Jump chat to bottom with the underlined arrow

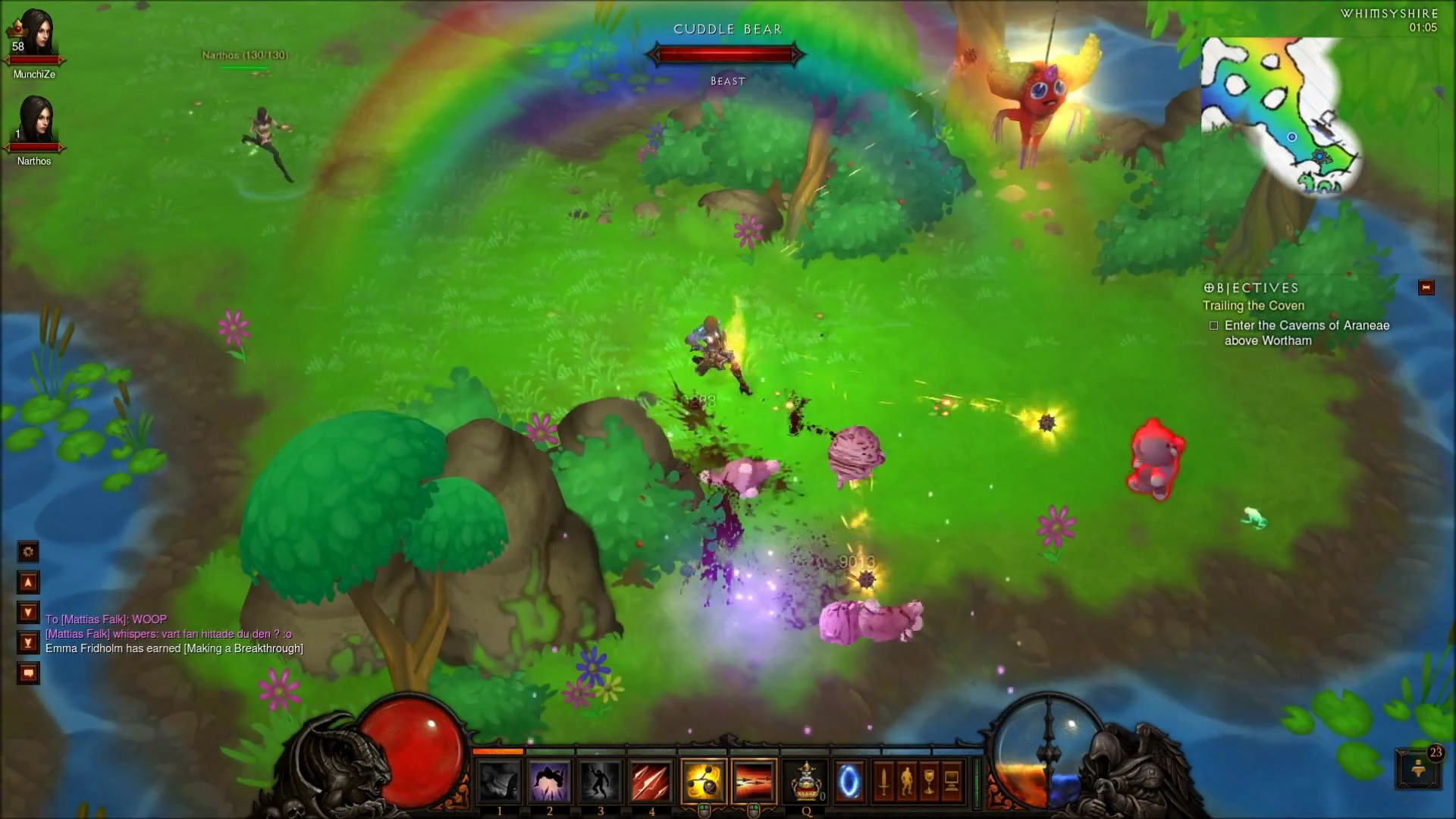coord(28,643)
